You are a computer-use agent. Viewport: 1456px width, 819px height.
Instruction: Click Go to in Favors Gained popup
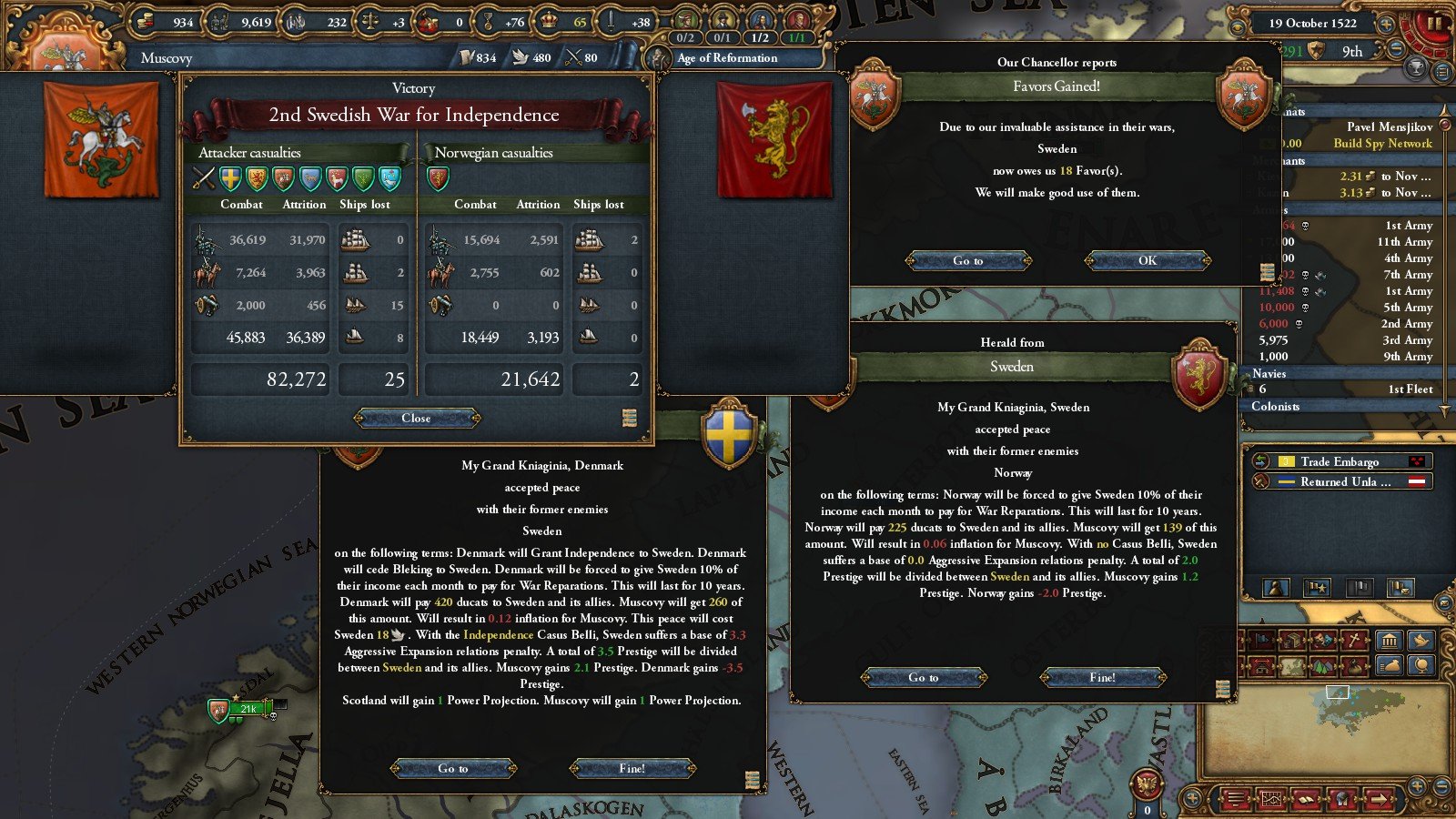[x=967, y=260]
